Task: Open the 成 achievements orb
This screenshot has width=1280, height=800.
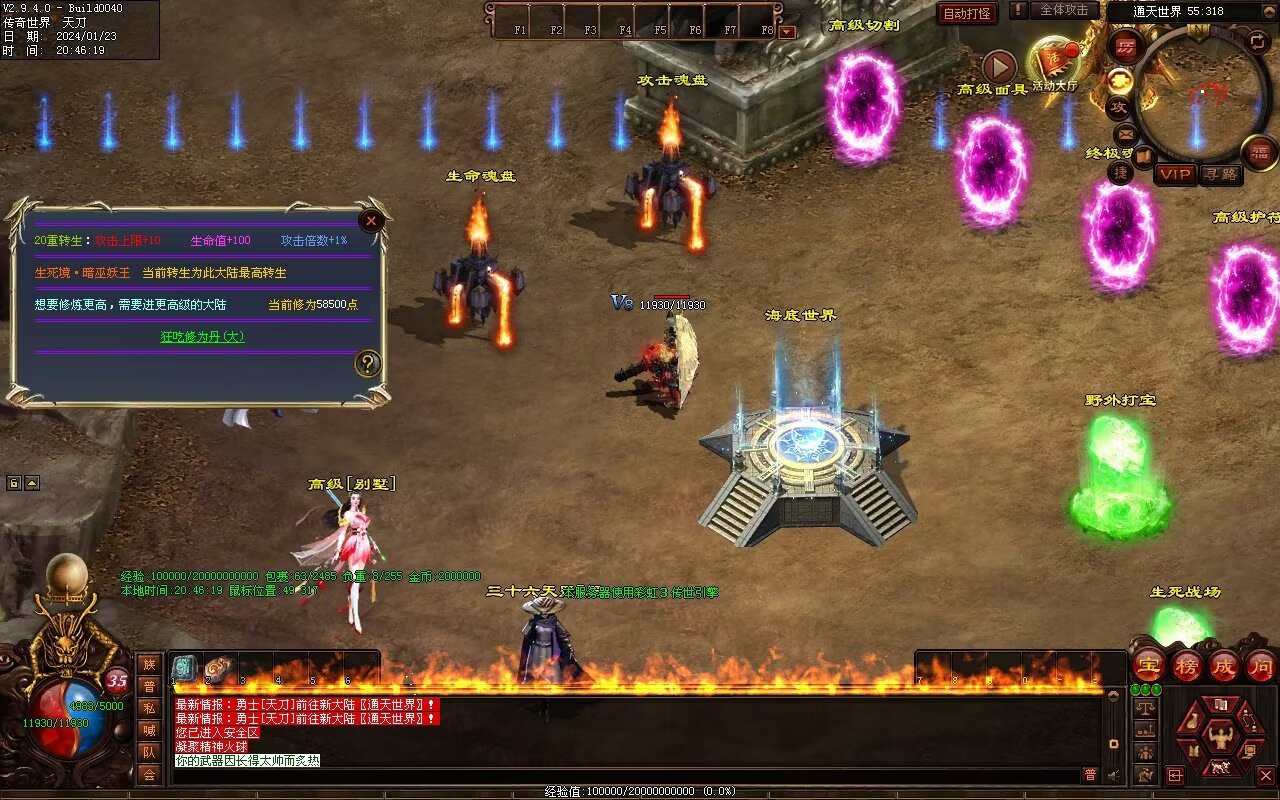Action: click(x=1223, y=665)
